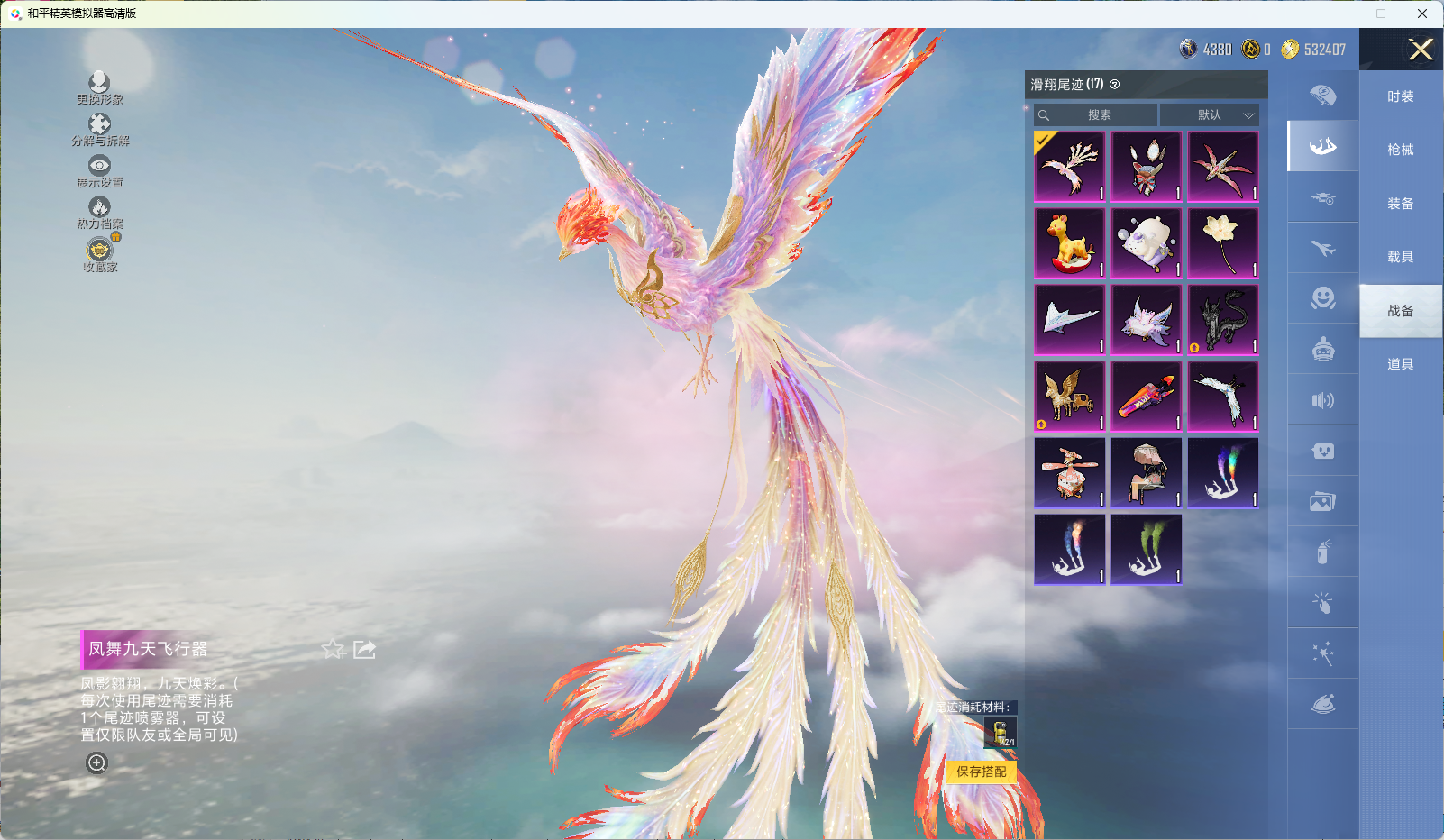Open the 热力档案 icon

coord(99,213)
